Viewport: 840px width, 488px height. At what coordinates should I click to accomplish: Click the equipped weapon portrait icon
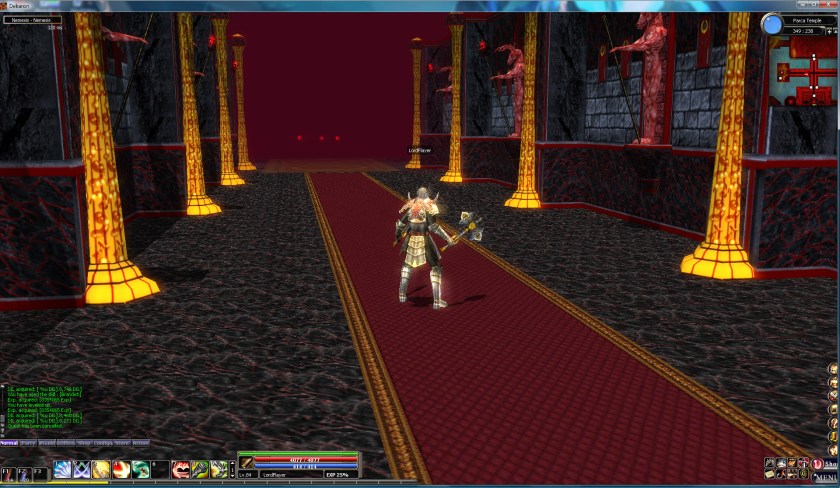(x=246, y=462)
